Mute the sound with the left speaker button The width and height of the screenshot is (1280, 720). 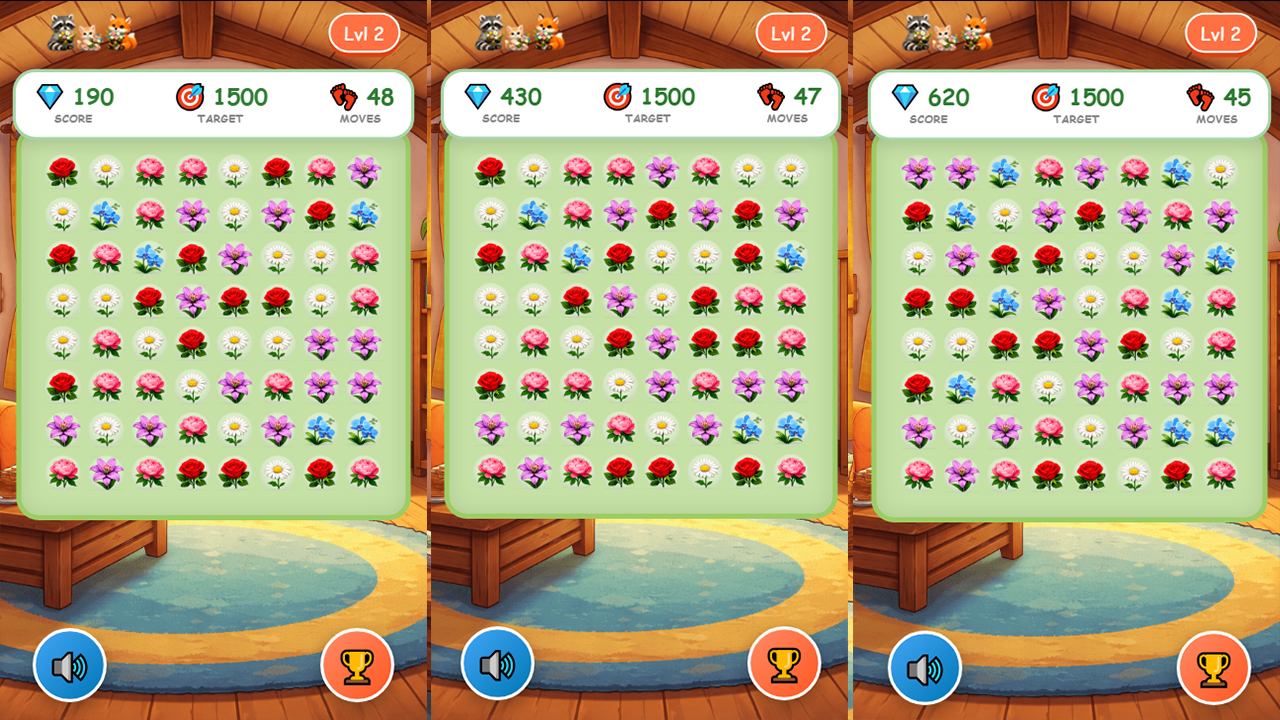click(70, 663)
